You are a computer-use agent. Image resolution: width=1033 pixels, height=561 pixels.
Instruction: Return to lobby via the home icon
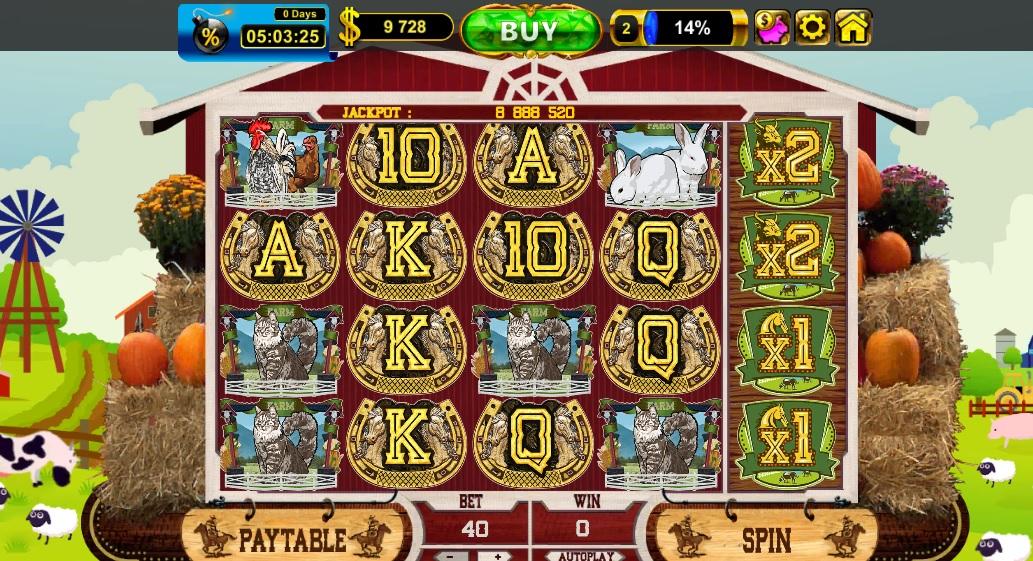(853, 28)
